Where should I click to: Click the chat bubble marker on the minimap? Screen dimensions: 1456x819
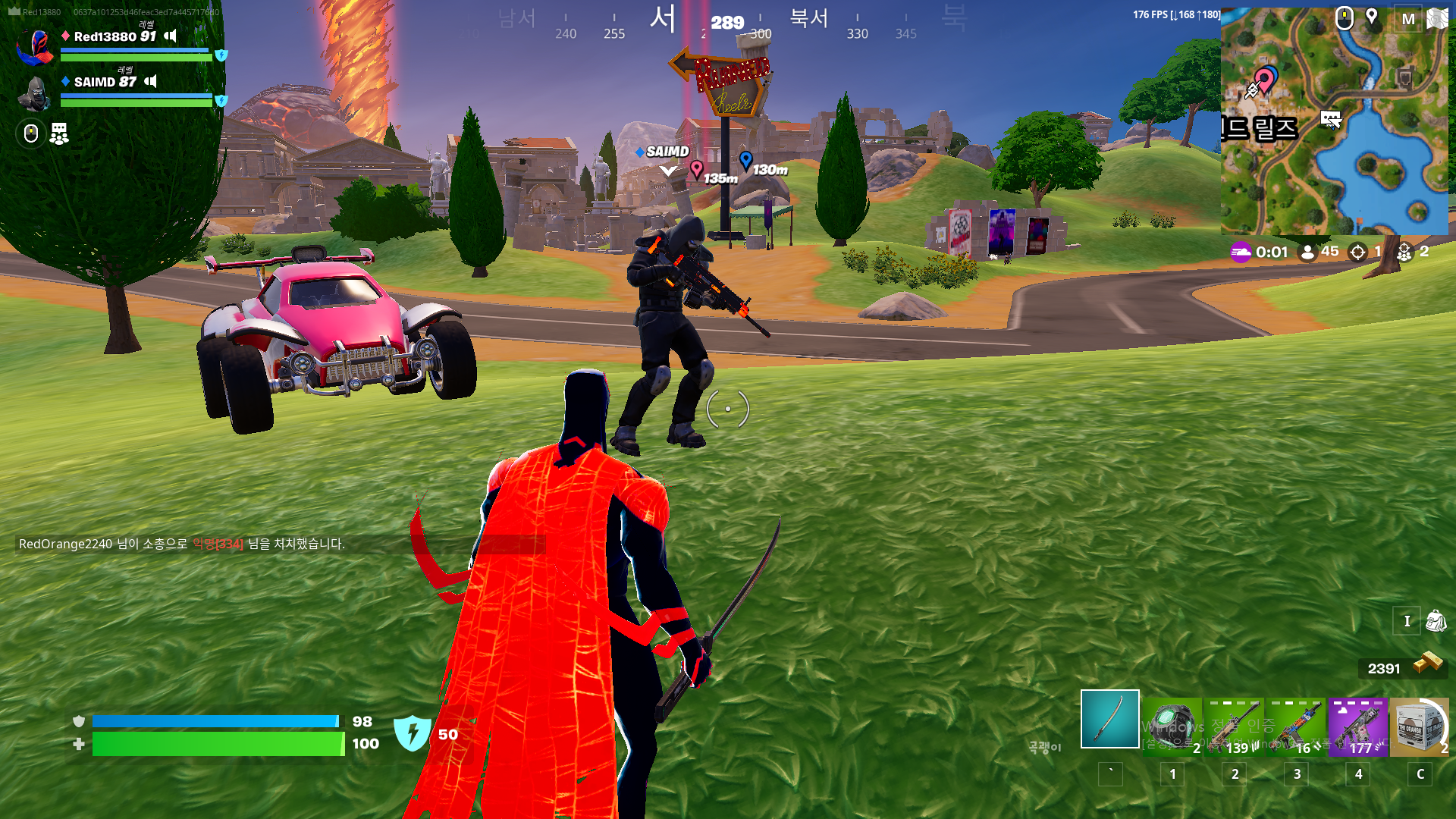click(1331, 119)
